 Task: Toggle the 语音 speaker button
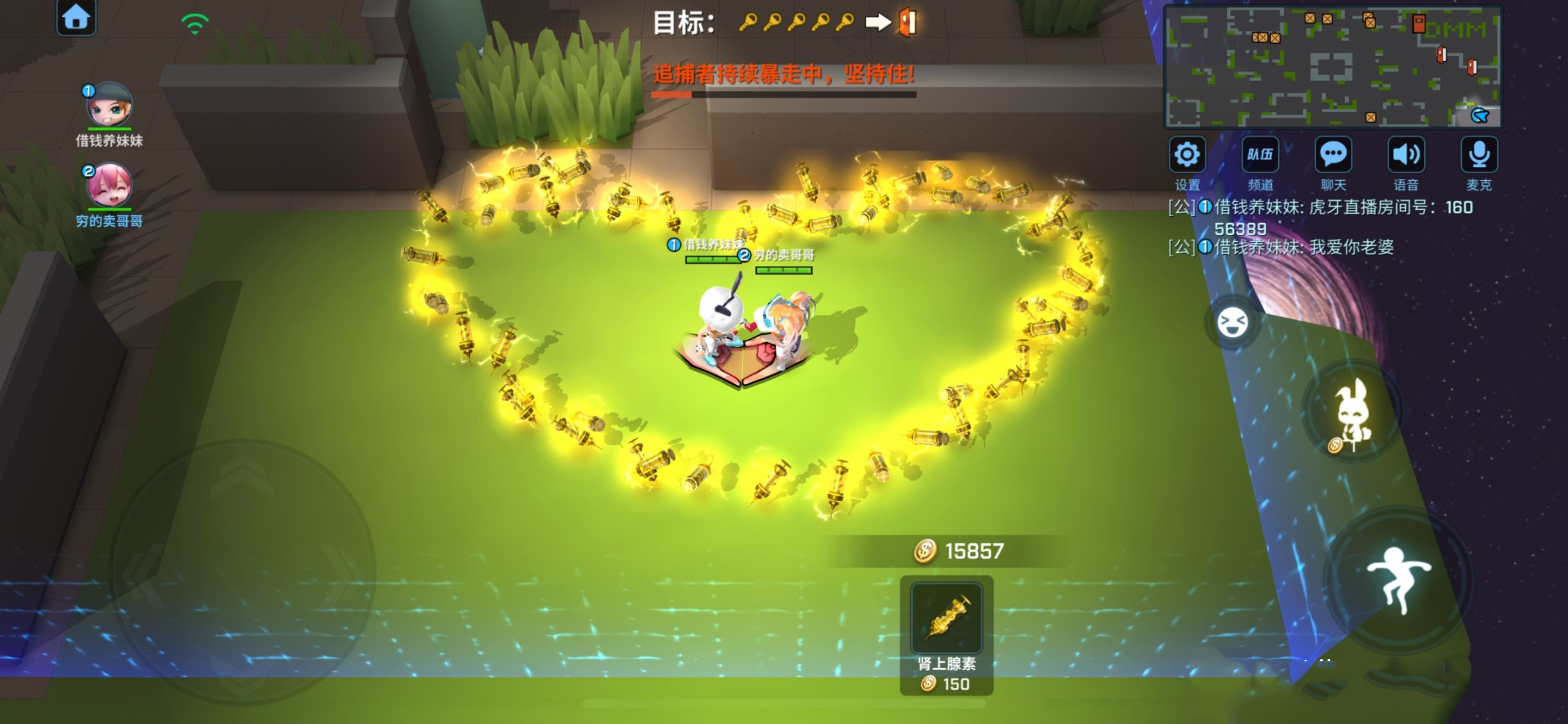[1406, 155]
